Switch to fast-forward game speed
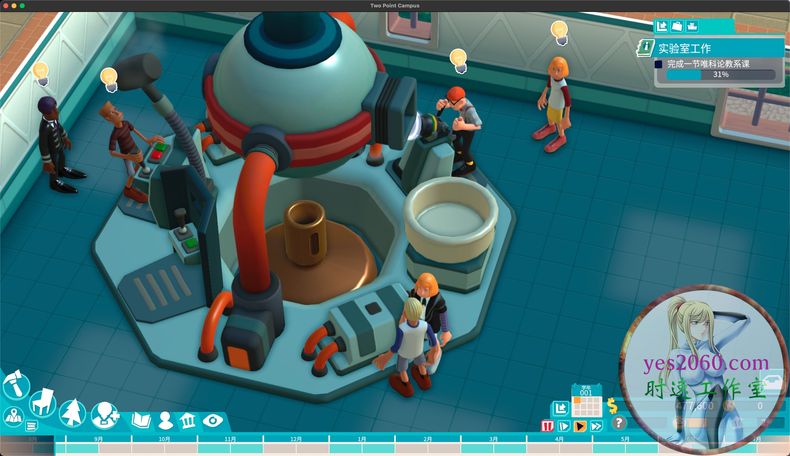The height and width of the screenshot is (456, 790). coord(597,426)
